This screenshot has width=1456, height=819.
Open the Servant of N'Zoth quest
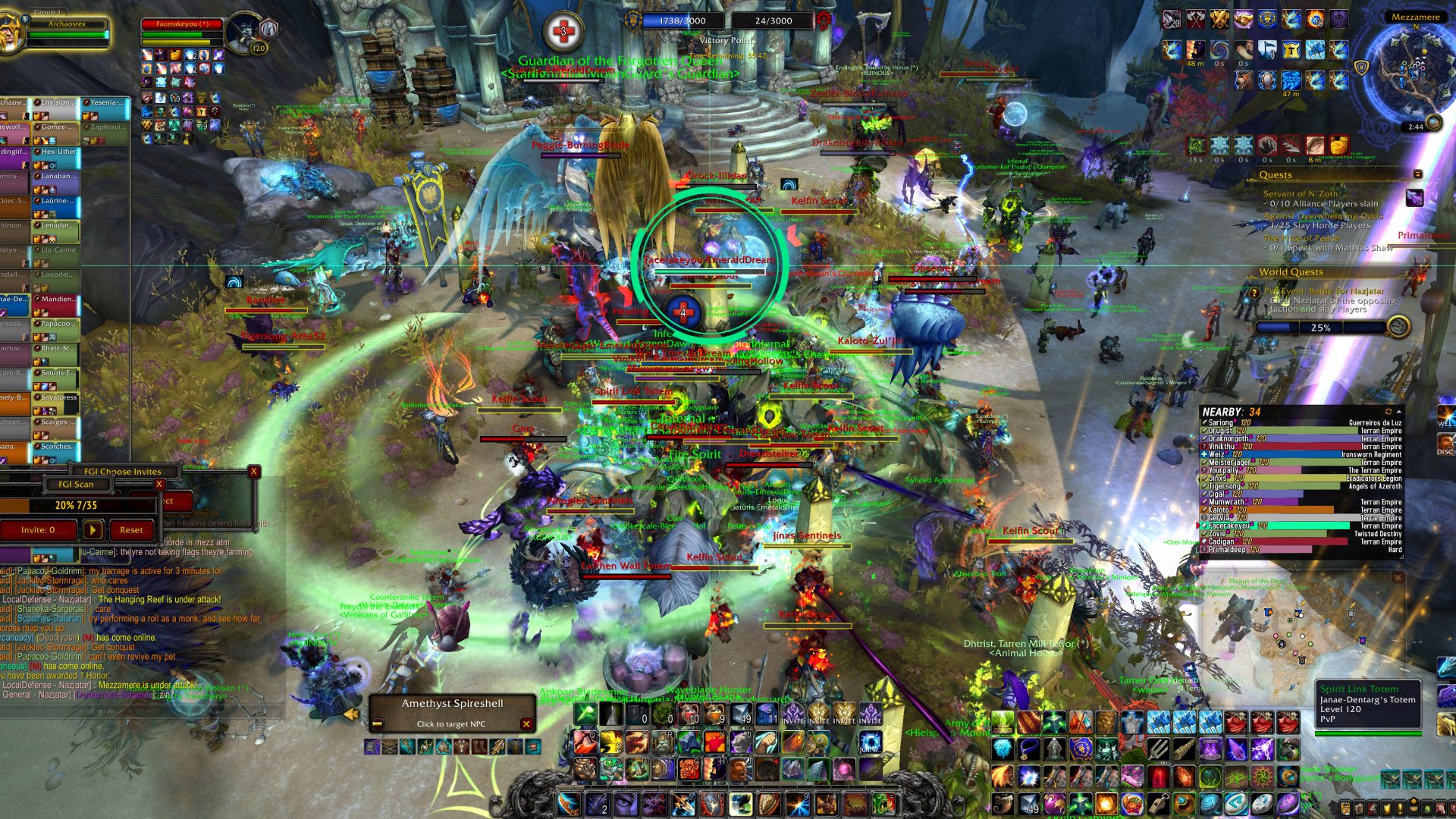coord(1301,193)
